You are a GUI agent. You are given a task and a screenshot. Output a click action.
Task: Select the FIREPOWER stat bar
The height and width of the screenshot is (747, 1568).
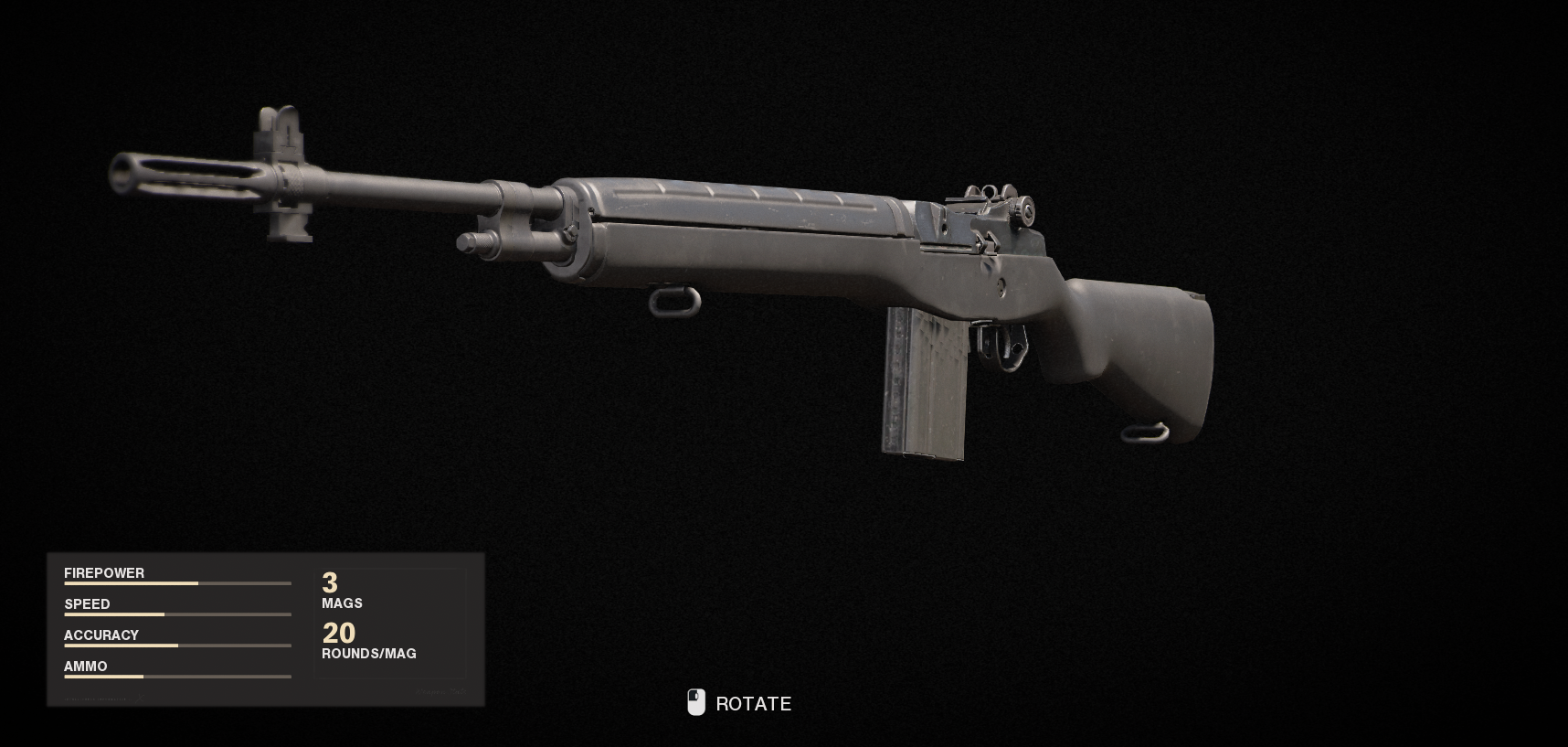(177, 583)
